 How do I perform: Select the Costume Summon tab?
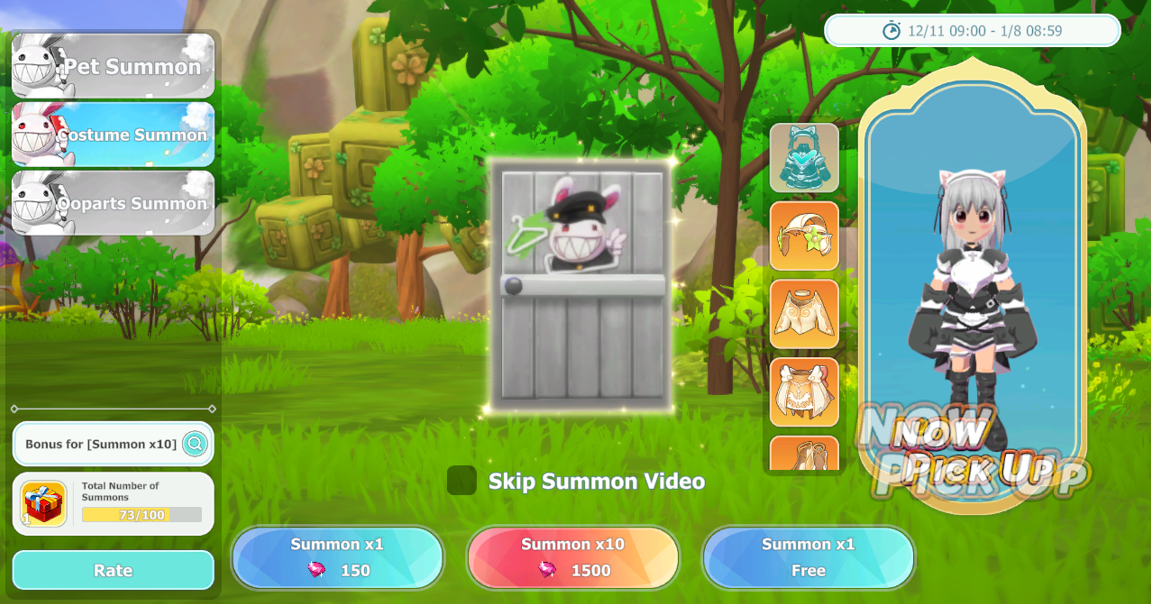pyautogui.click(x=113, y=134)
